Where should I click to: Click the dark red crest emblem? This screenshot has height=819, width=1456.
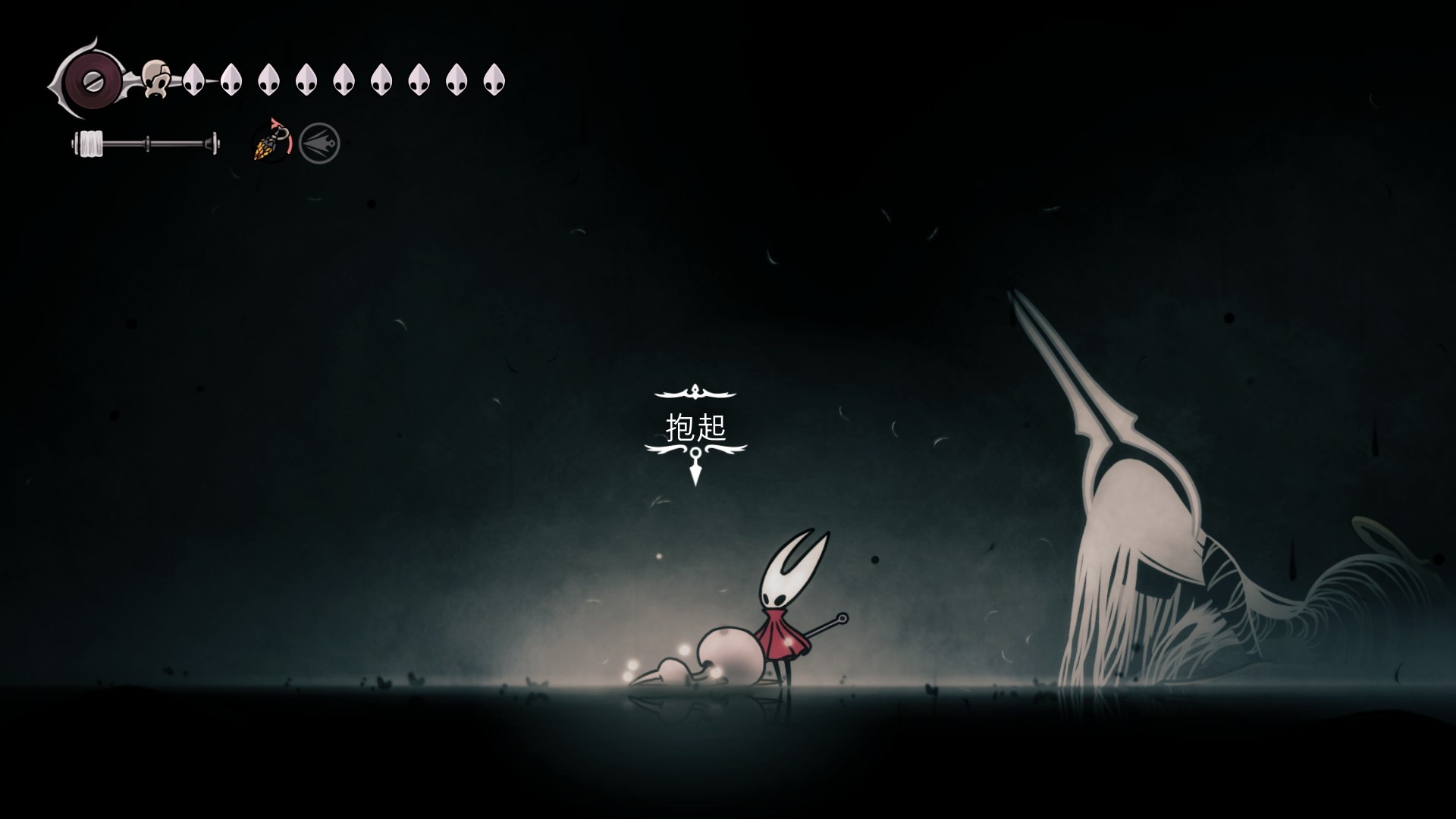click(90, 78)
